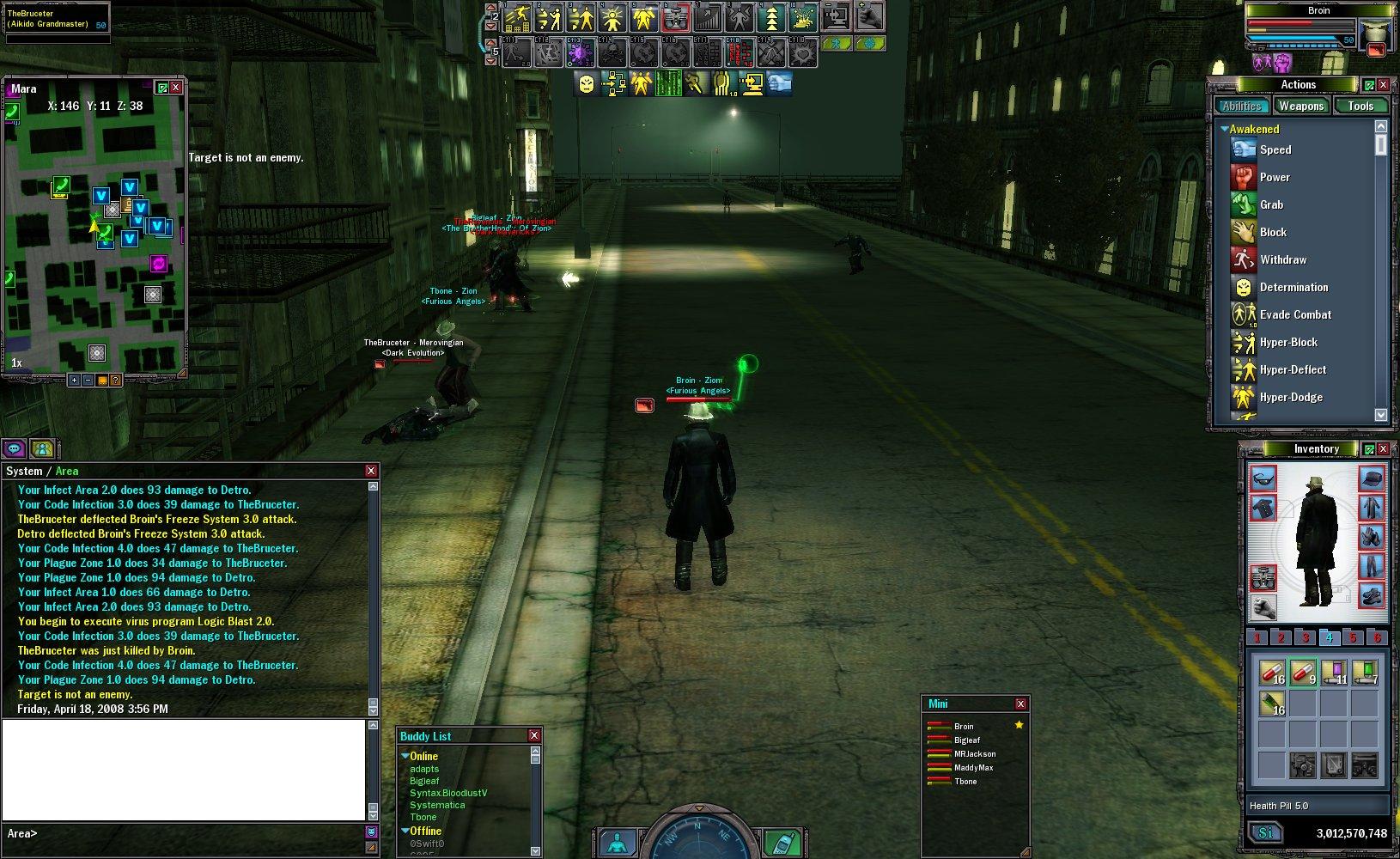Zoom in the minimap with the plus button
The image size is (1400, 859).
point(74,380)
